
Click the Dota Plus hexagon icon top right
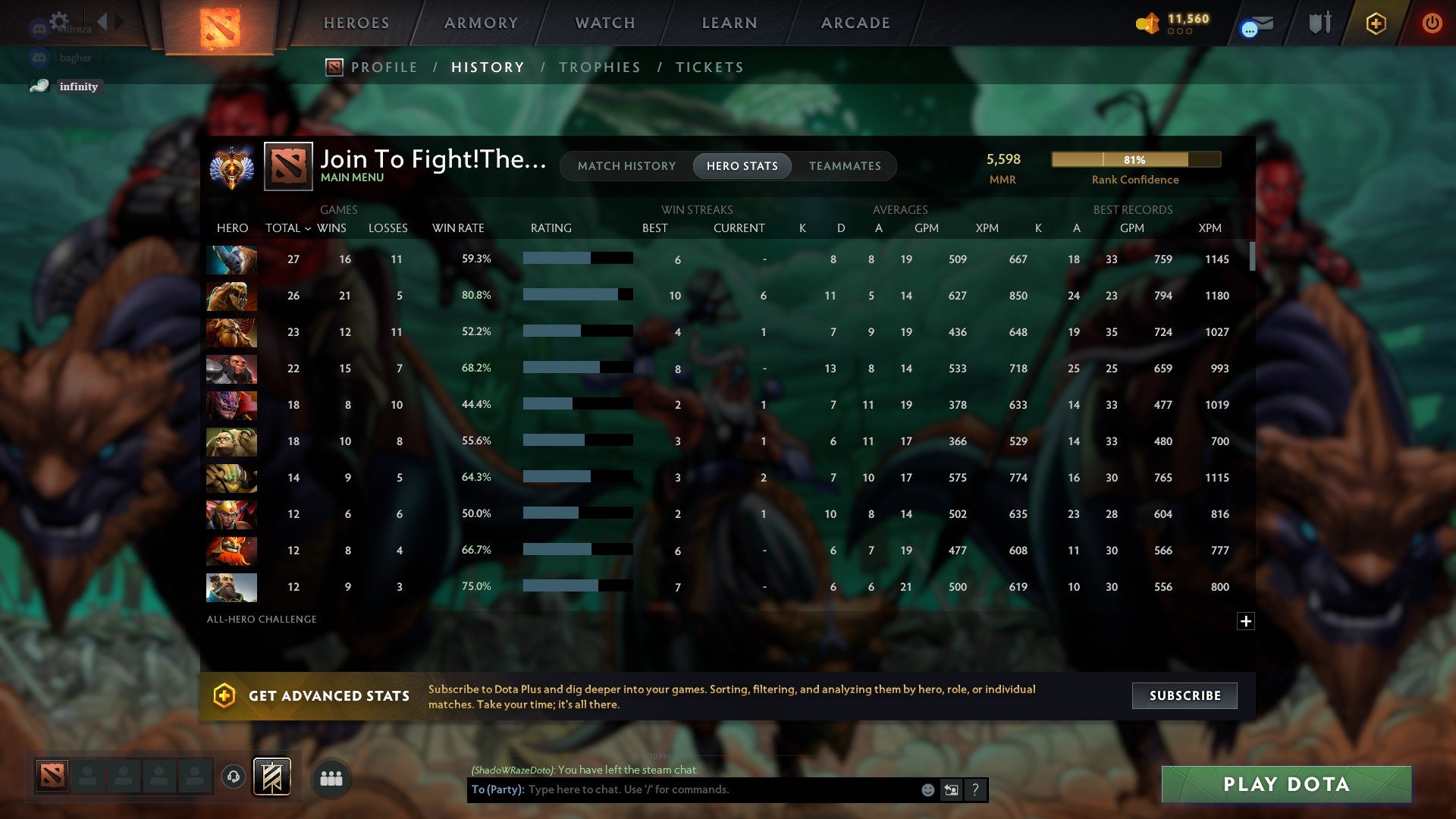1376,23
